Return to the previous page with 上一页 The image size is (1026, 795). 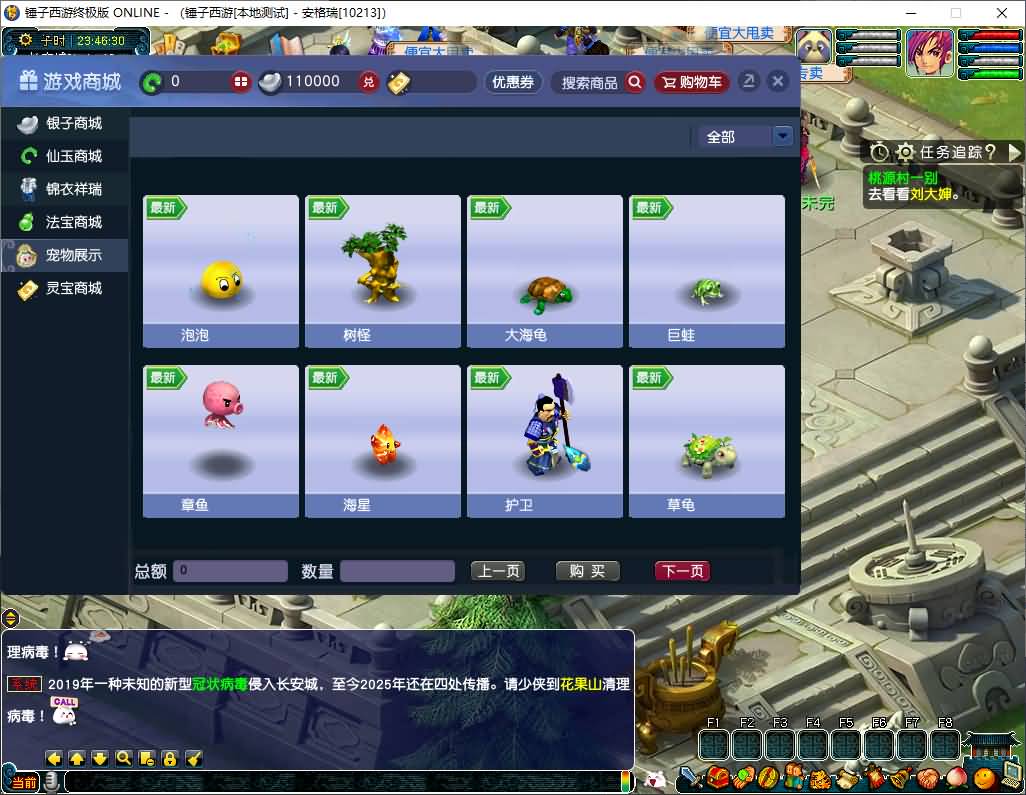click(498, 571)
